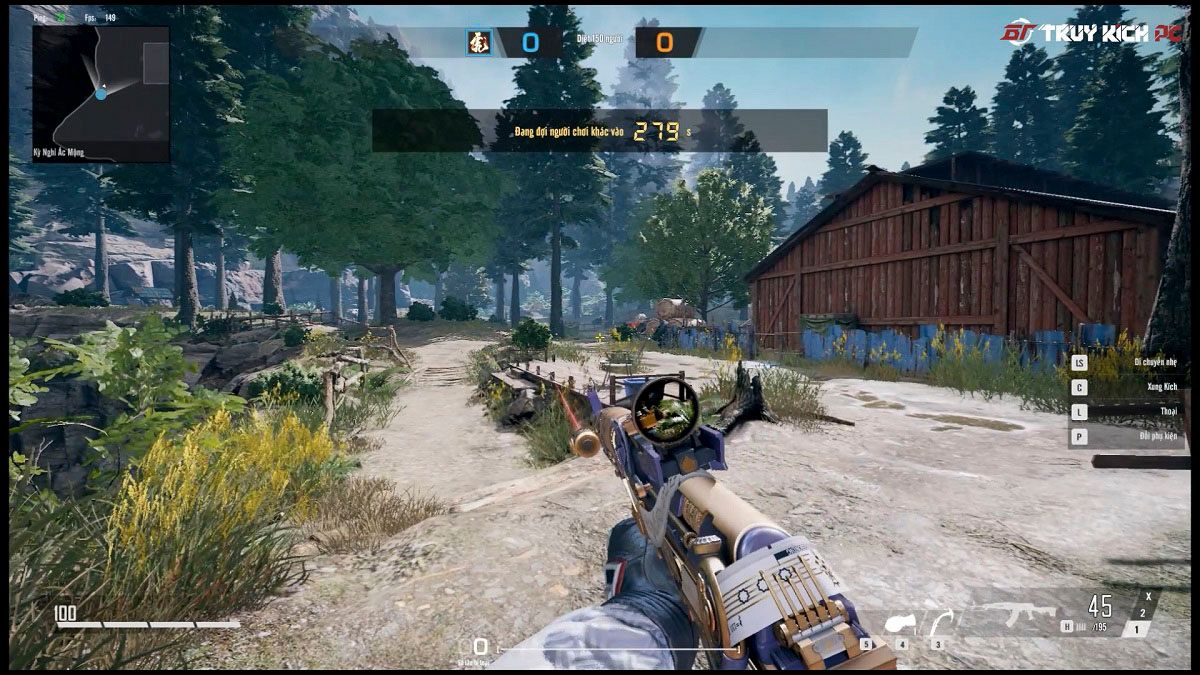This screenshot has width=1200, height=675.
Task: Choose the grenade item slot
Action: point(897,624)
